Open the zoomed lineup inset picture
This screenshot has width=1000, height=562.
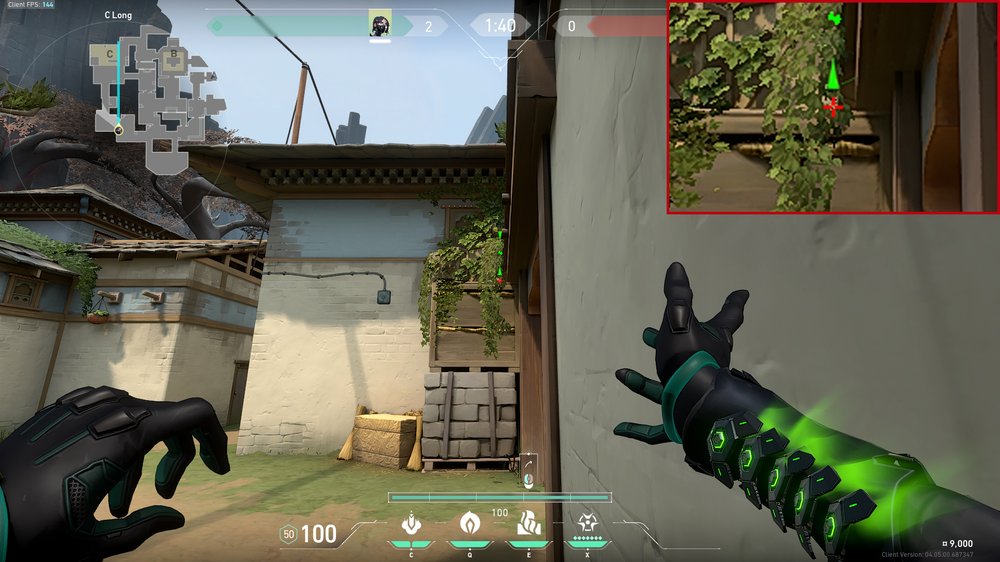click(x=832, y=107)
